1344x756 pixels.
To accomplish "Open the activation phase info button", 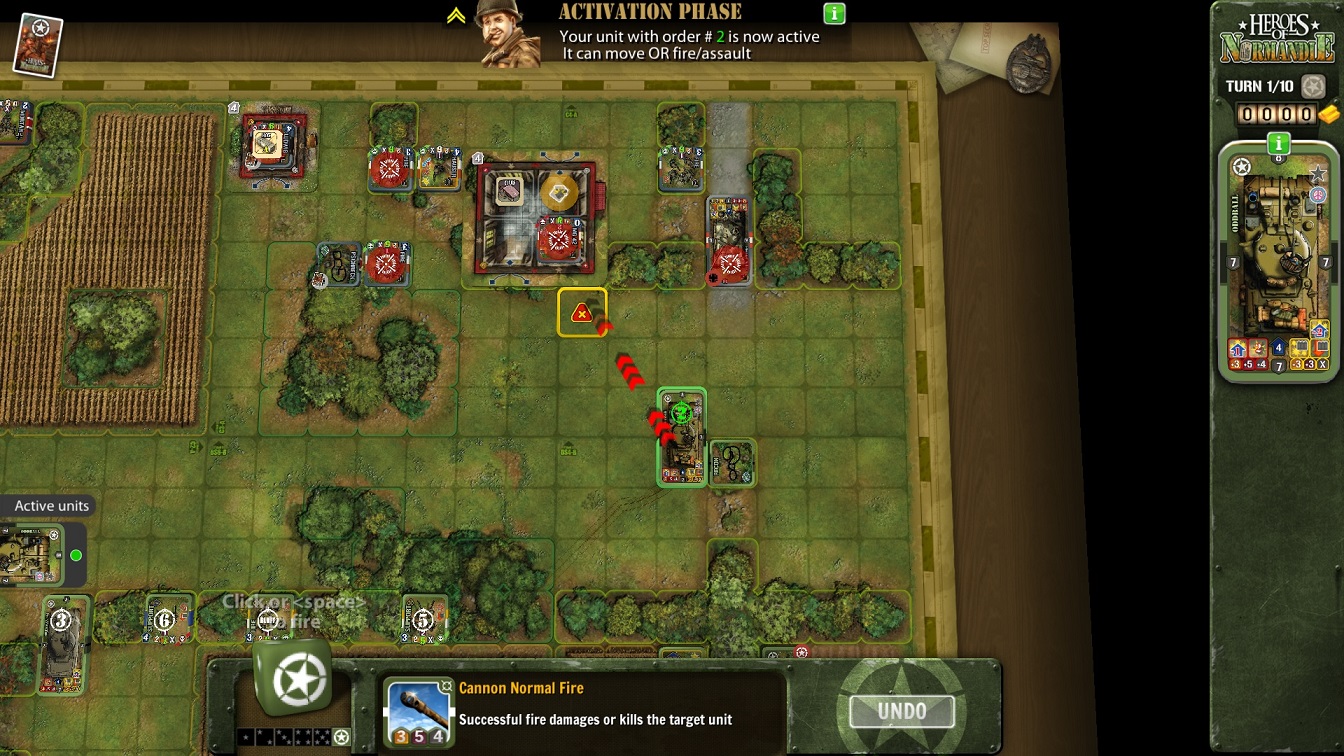I will (834, 14).
